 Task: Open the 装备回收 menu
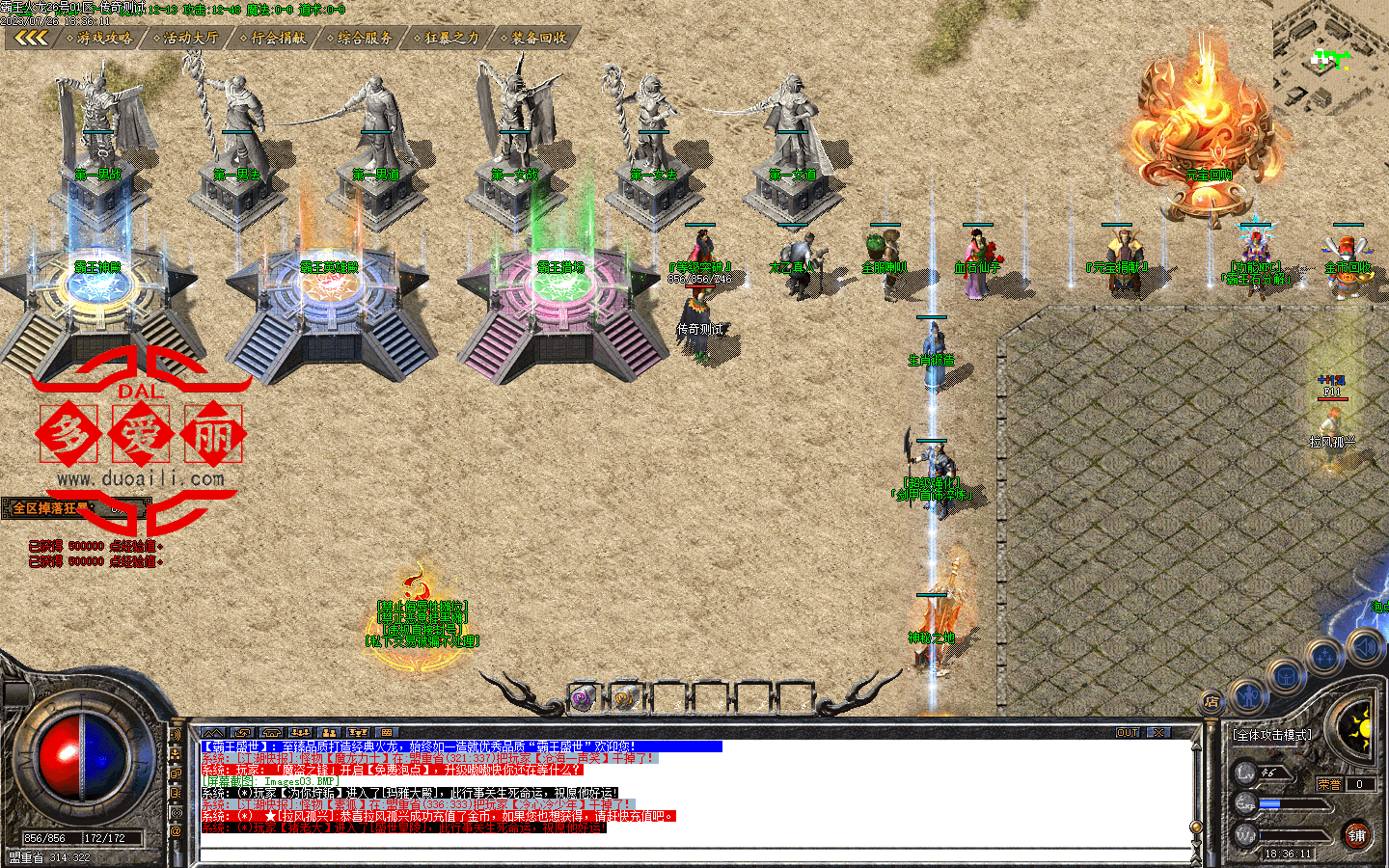coord(535,39)
